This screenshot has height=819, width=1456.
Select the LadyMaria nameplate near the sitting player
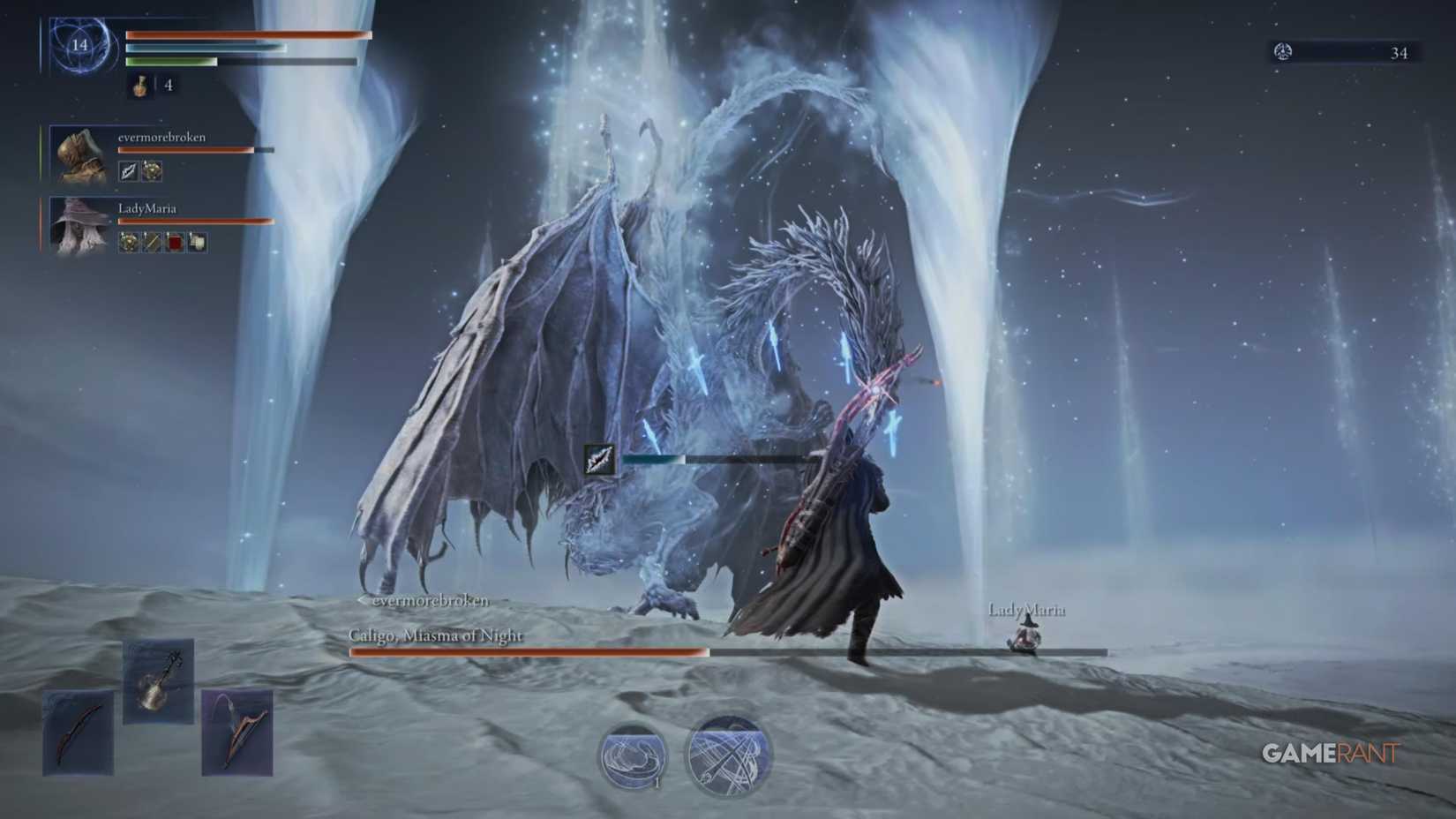click(x=1029, y=609)
